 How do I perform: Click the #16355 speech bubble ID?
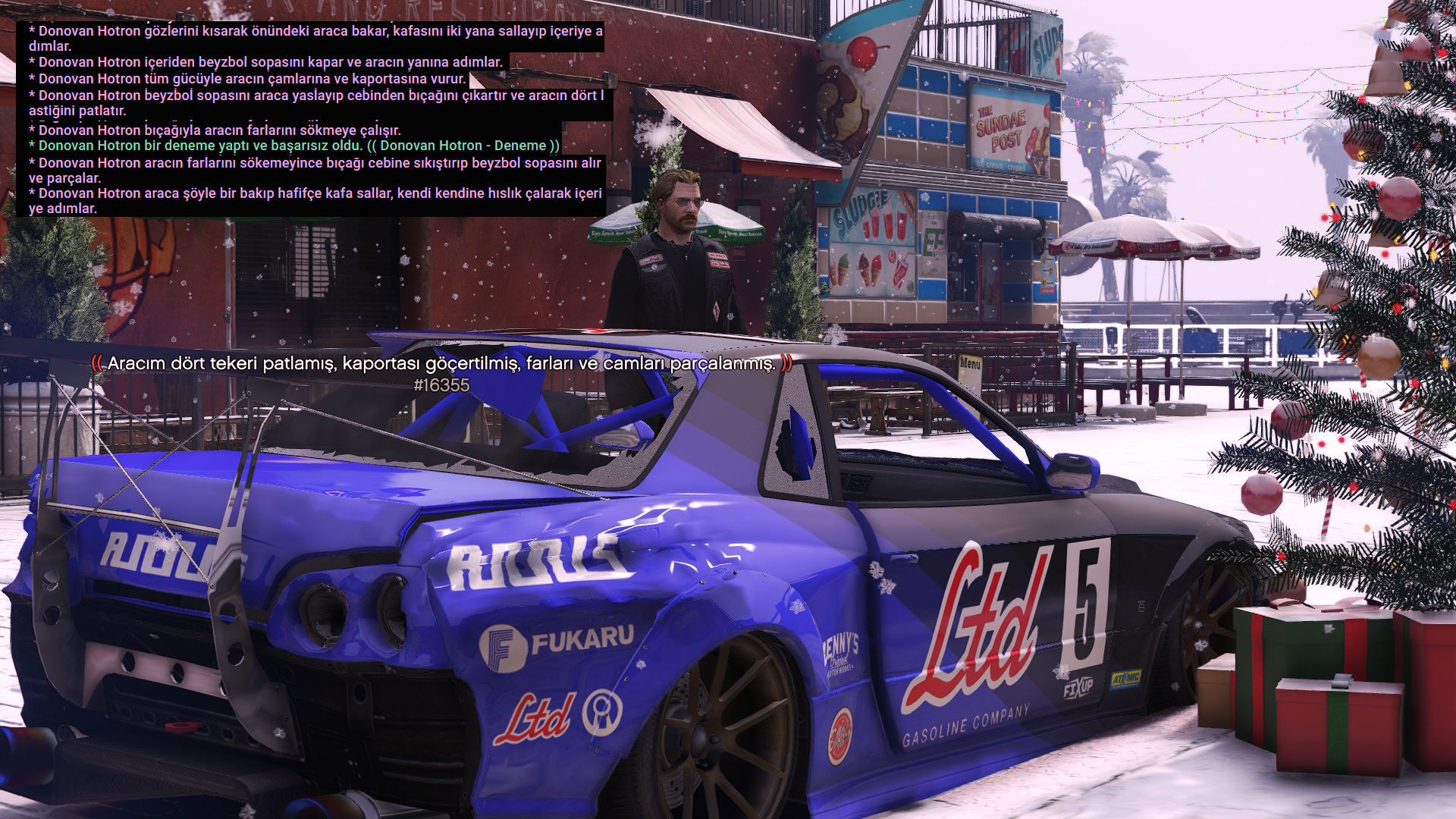click(x=442, y=385)
